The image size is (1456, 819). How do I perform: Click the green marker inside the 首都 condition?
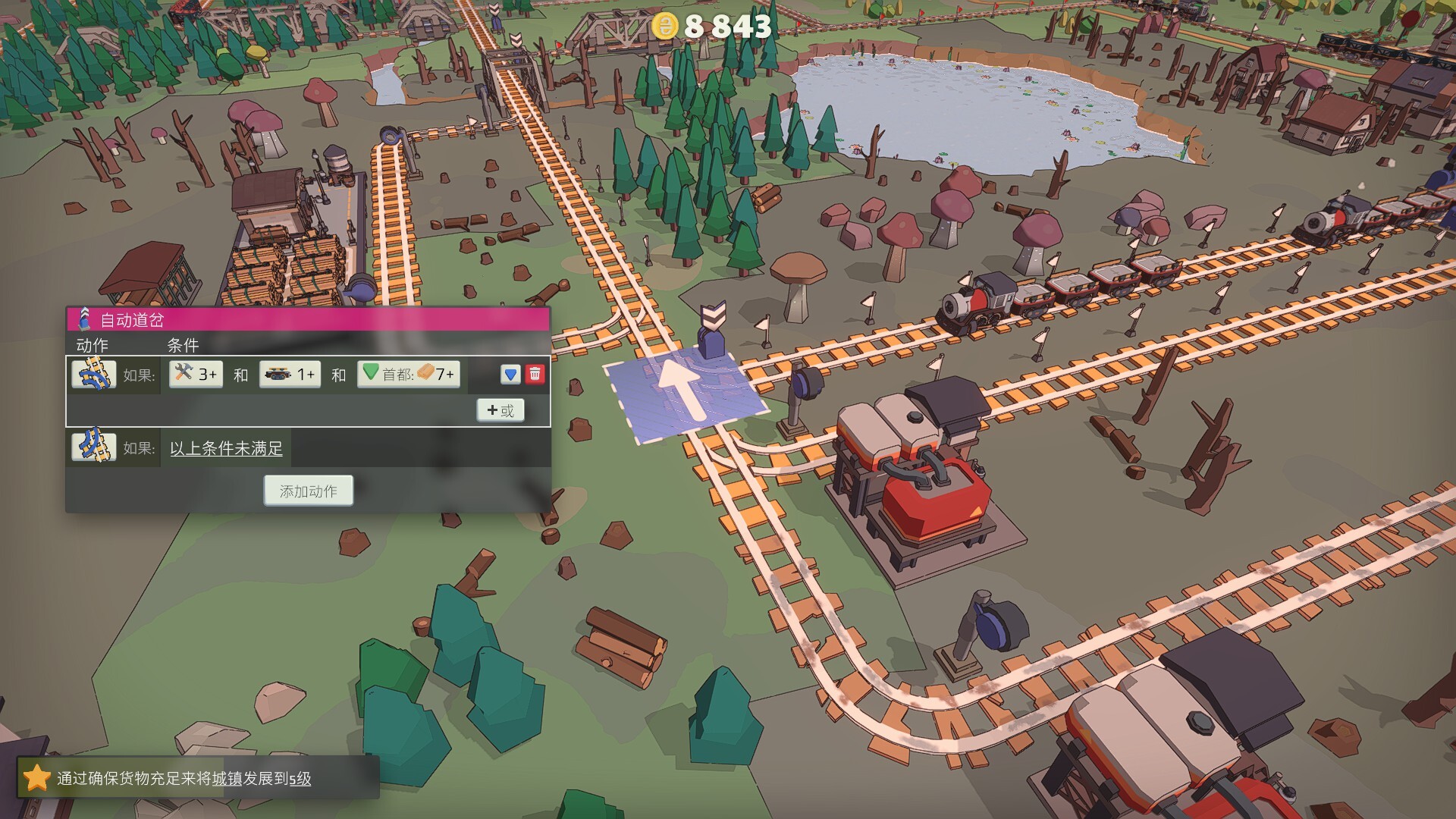point(372,373)
